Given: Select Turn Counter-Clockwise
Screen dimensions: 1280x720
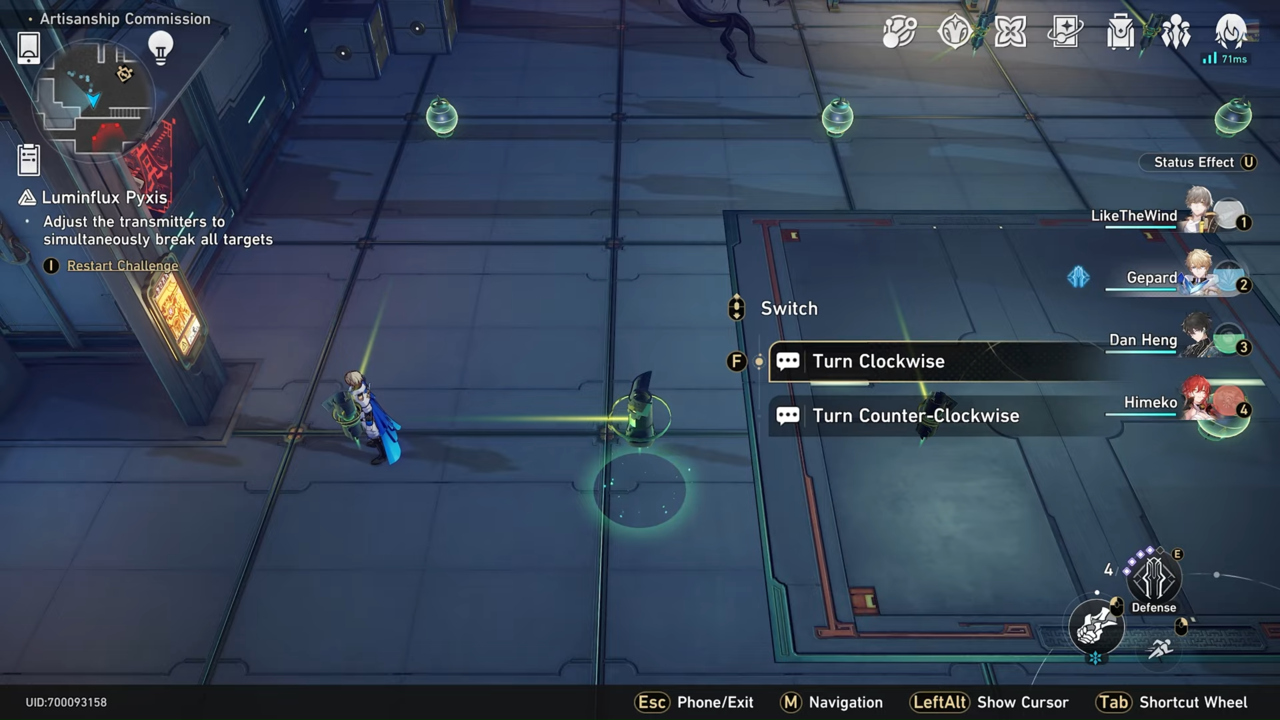Looking at the screenshot, I should pos(916,415).
